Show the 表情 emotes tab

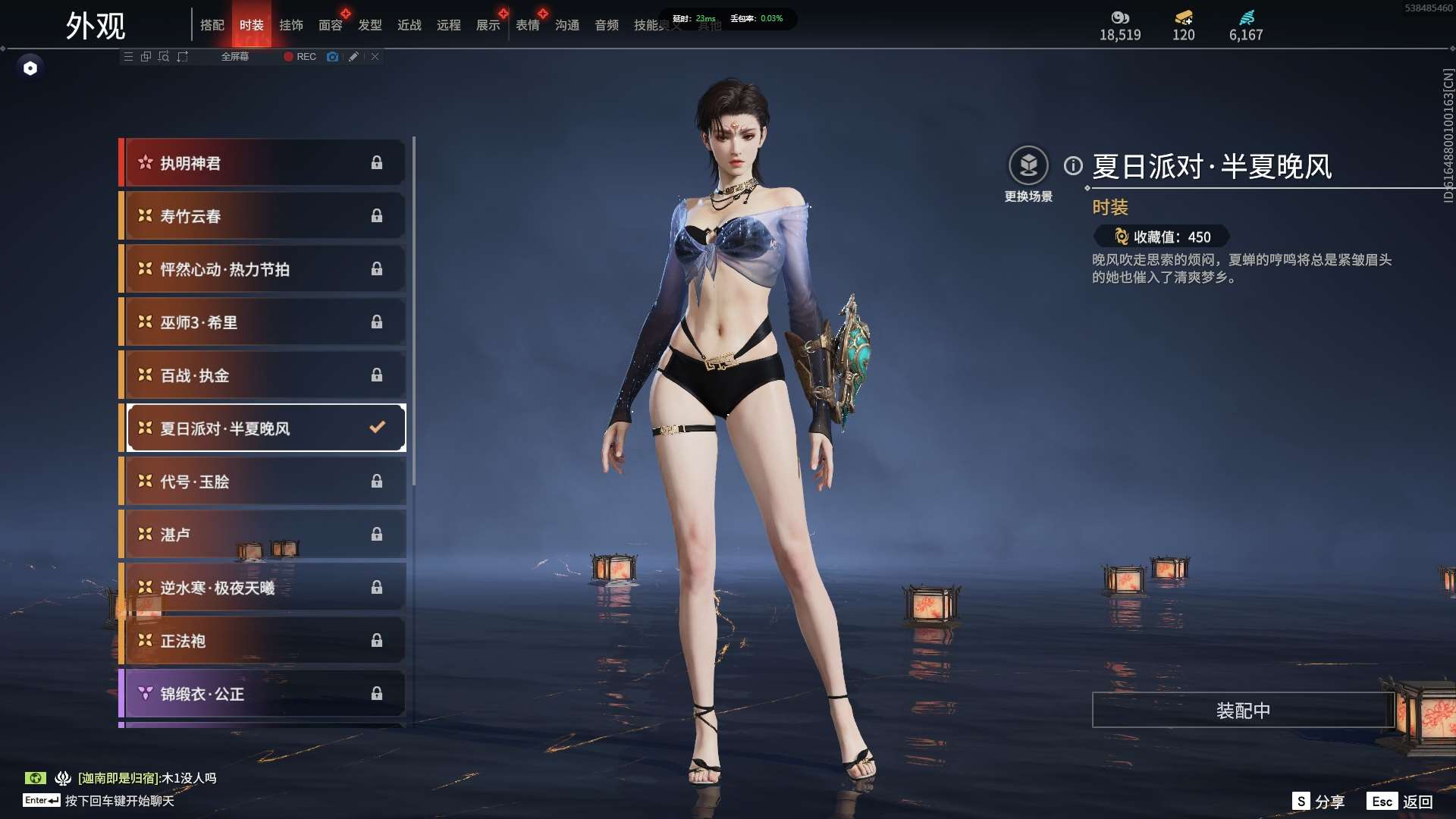tap(528, 25)
